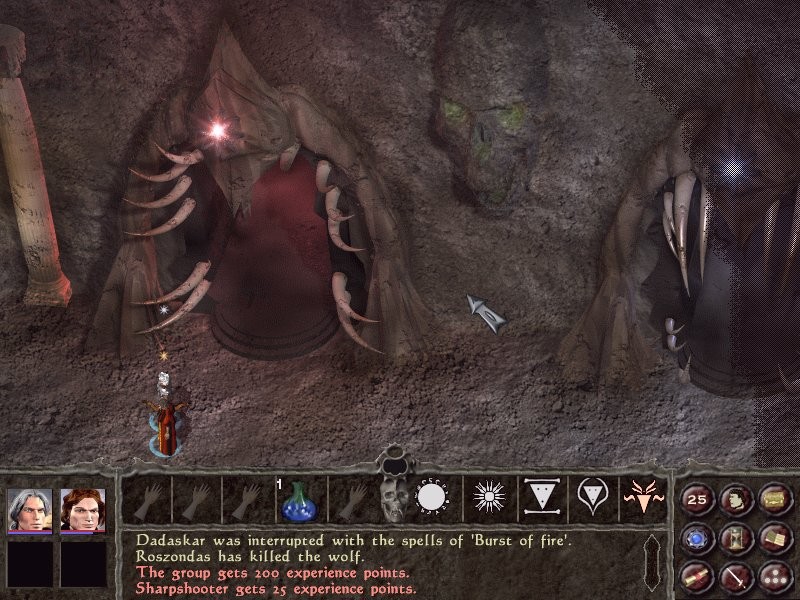Image resolution: width=800 pixels, height=600 pixels.
Task: Click the message log scroll handle
Action: 654,563
